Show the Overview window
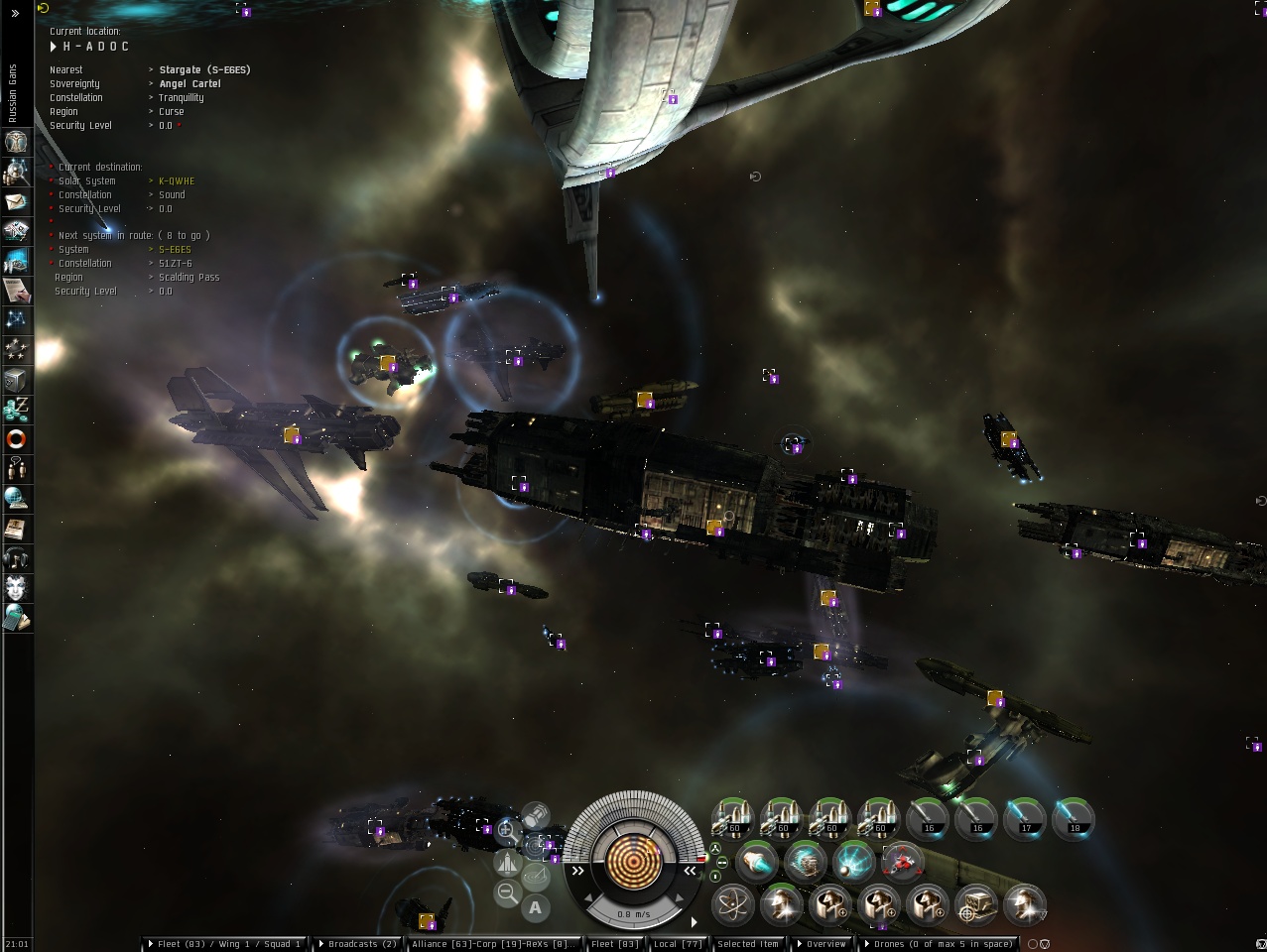Screen dimensions: 1267x952 click(x=823, y=944)
